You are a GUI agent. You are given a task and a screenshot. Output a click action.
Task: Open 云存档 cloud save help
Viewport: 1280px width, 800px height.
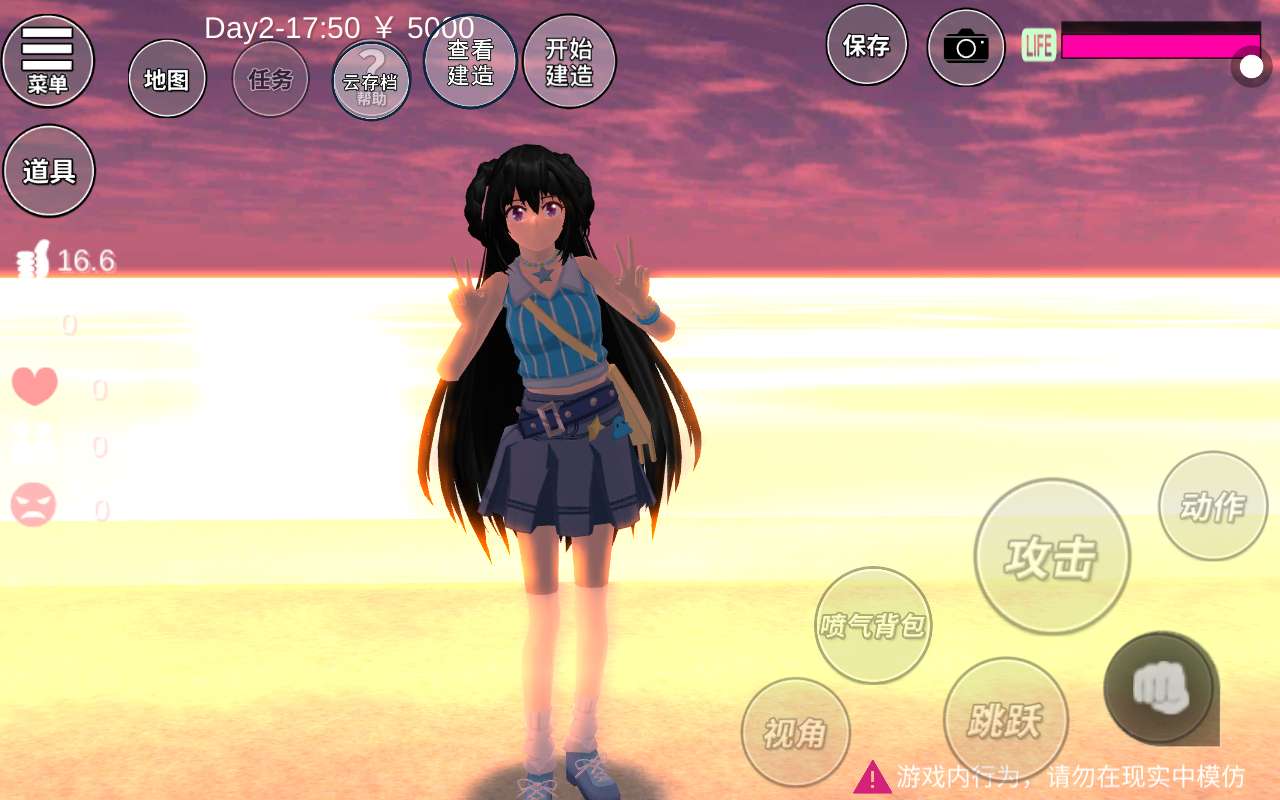pyautogui.click(x=371, y=81)
